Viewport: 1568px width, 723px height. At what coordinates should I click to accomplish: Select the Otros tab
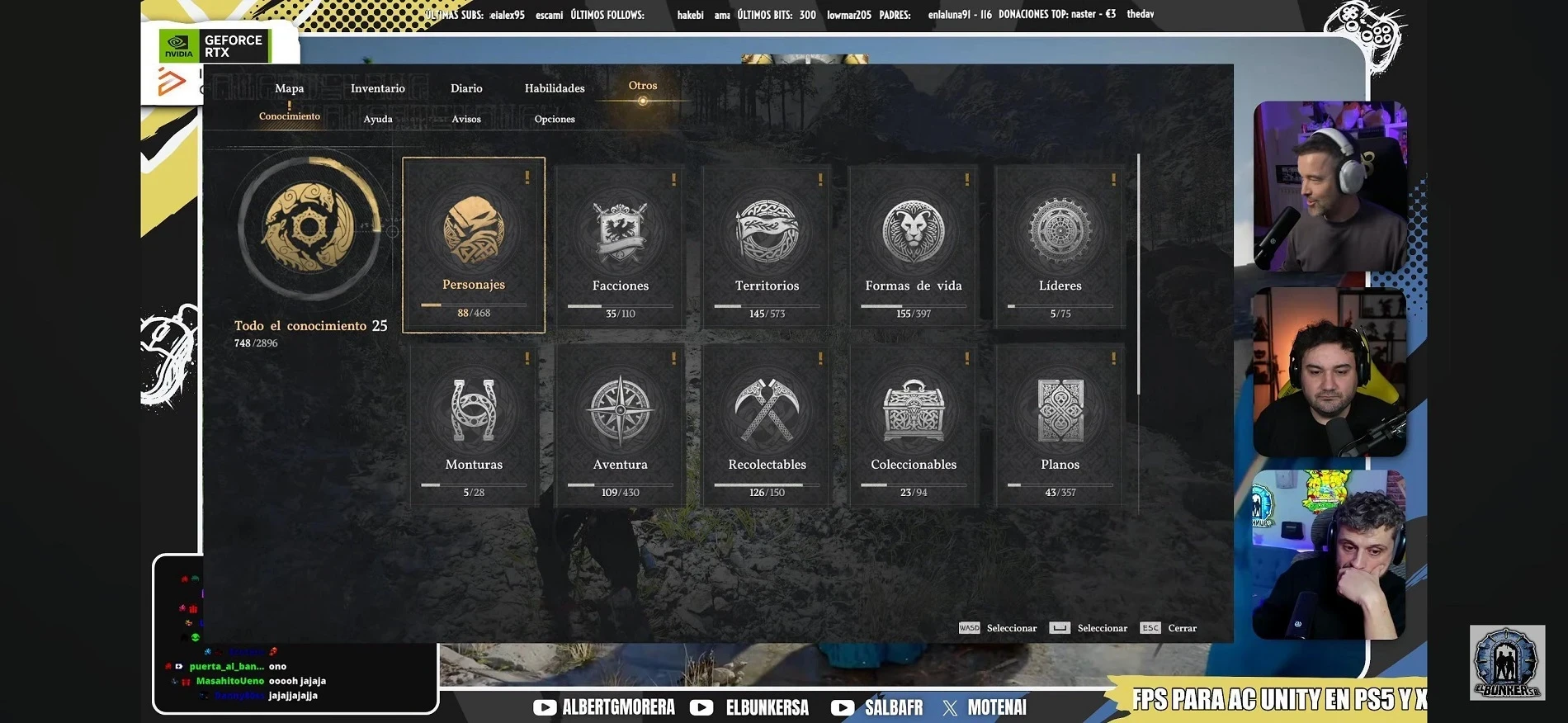(643, 86)
